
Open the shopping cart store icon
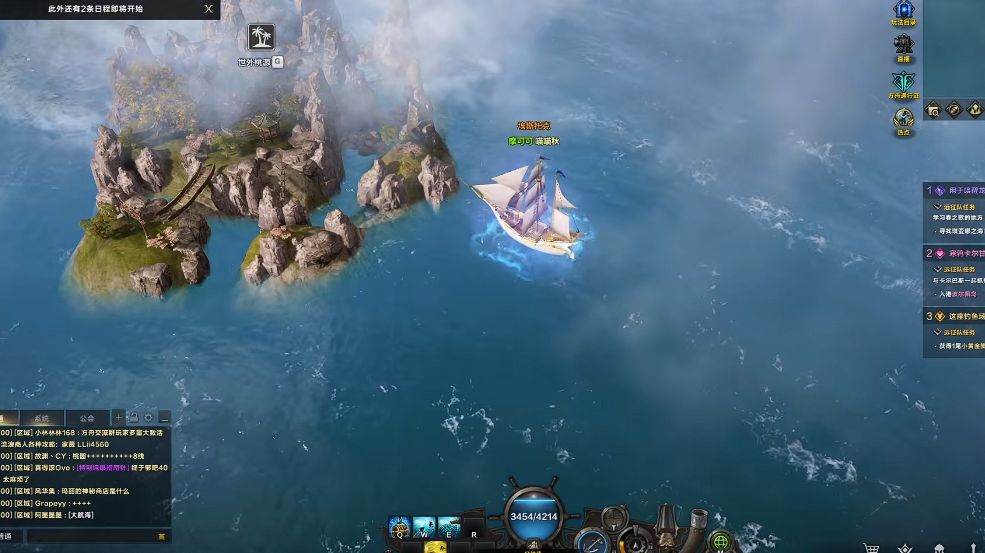[871, 548]
